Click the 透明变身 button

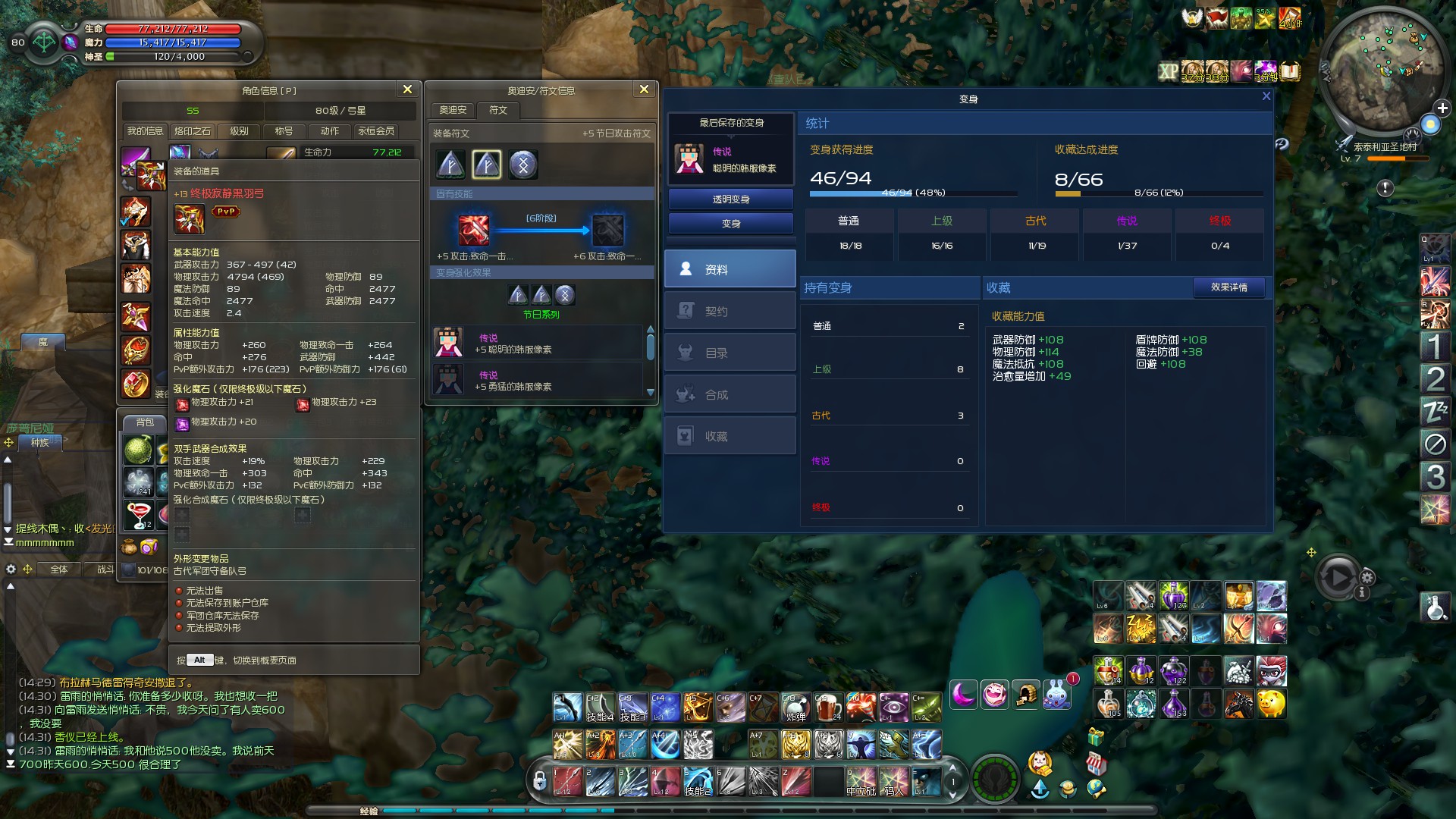click(730, 199)
